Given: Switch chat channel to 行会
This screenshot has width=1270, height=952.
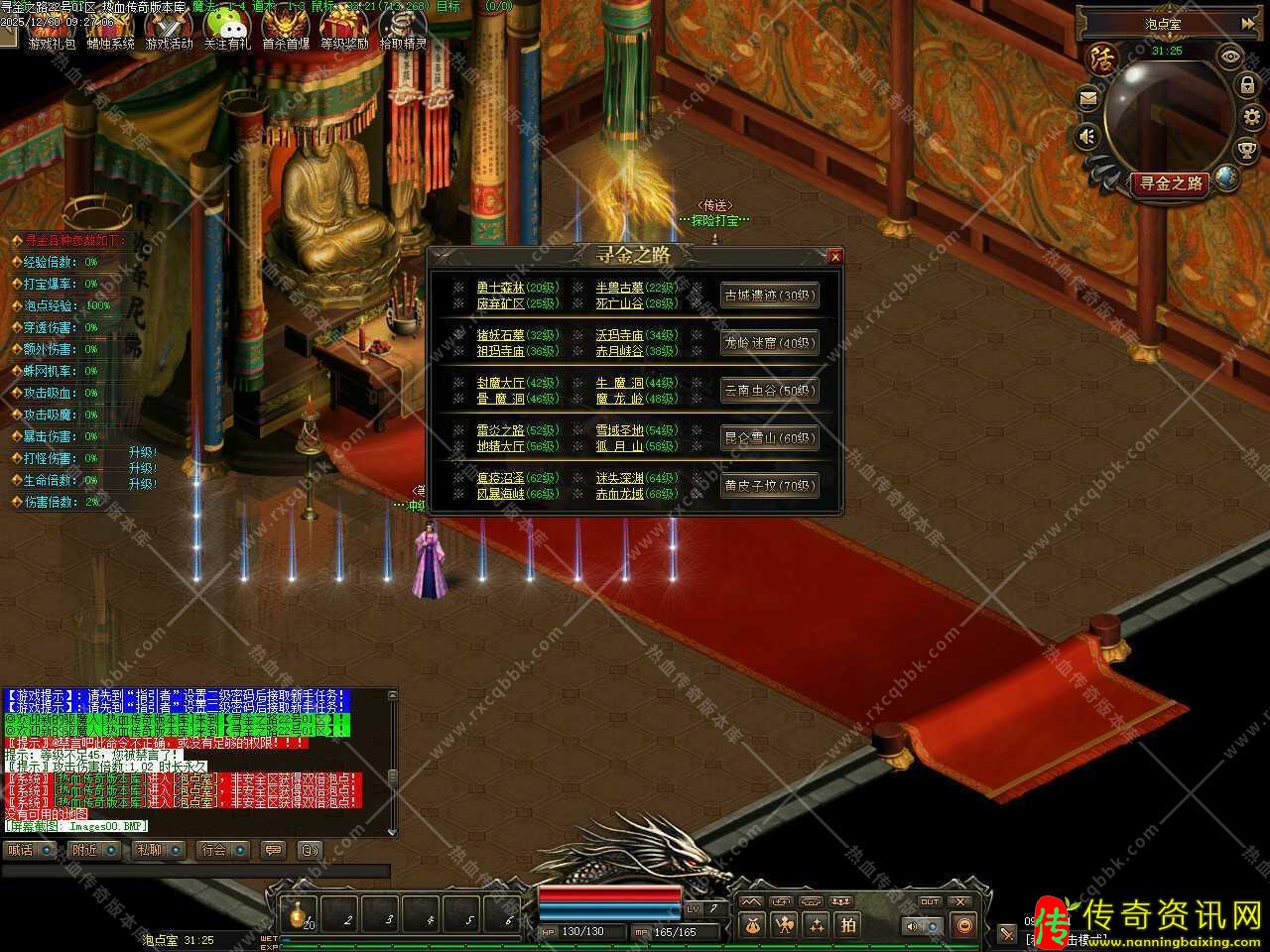Looking at the screenshot, I should [x=220, y=850].
